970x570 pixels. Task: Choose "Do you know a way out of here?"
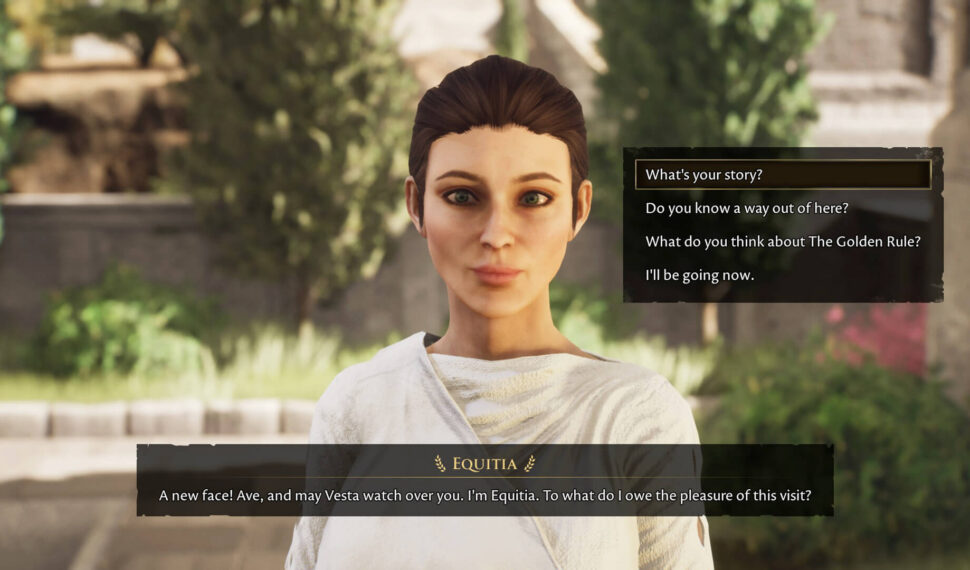[747, 208]
